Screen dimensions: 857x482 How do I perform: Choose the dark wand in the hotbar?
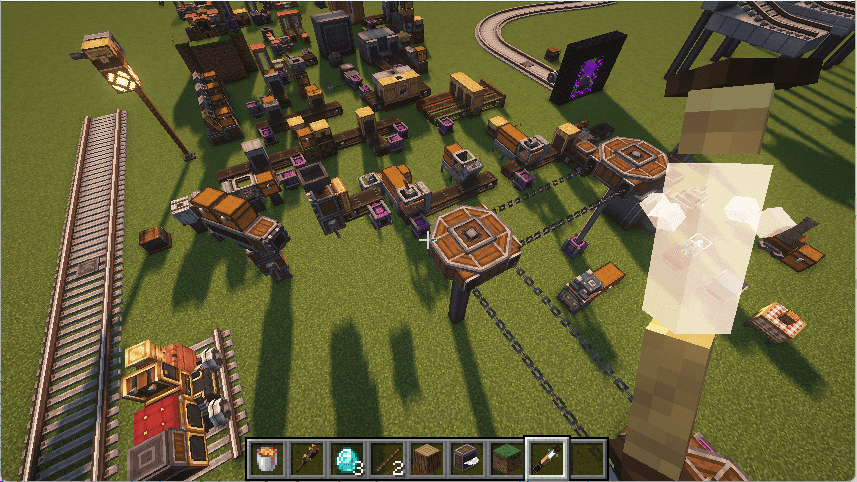tap(308, 459)
